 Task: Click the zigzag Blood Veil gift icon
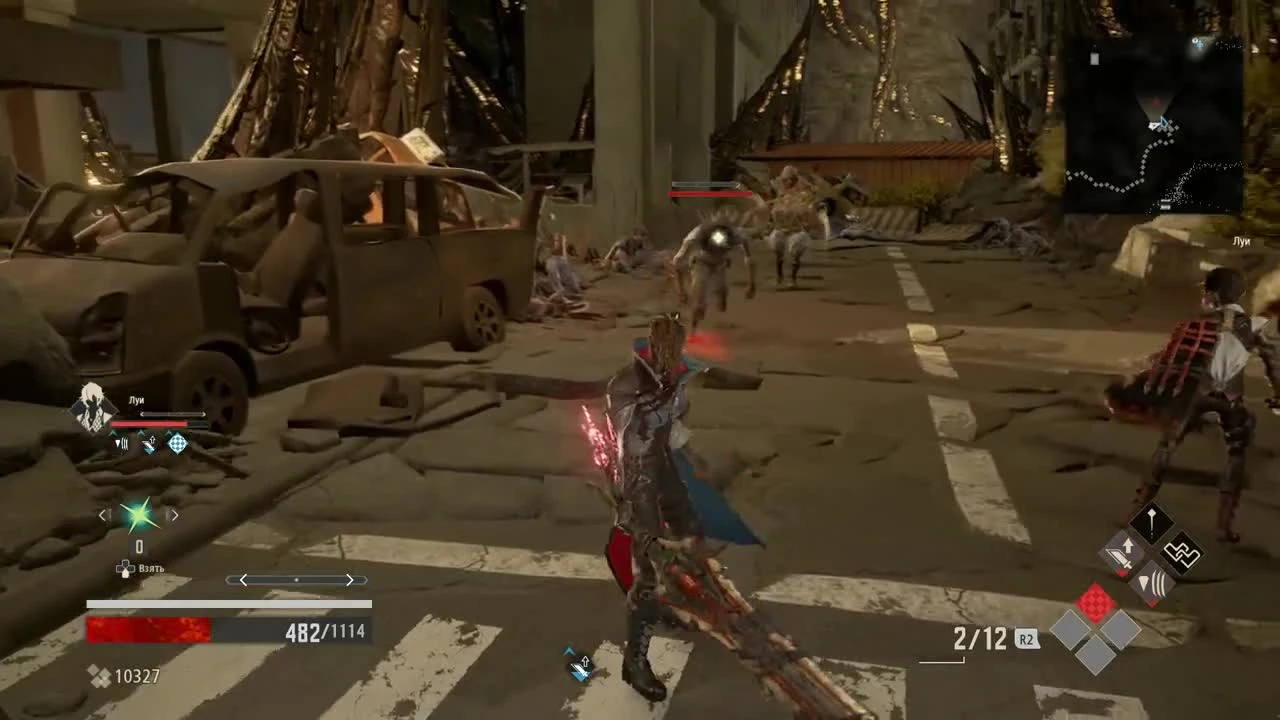tap(1184, 555)
